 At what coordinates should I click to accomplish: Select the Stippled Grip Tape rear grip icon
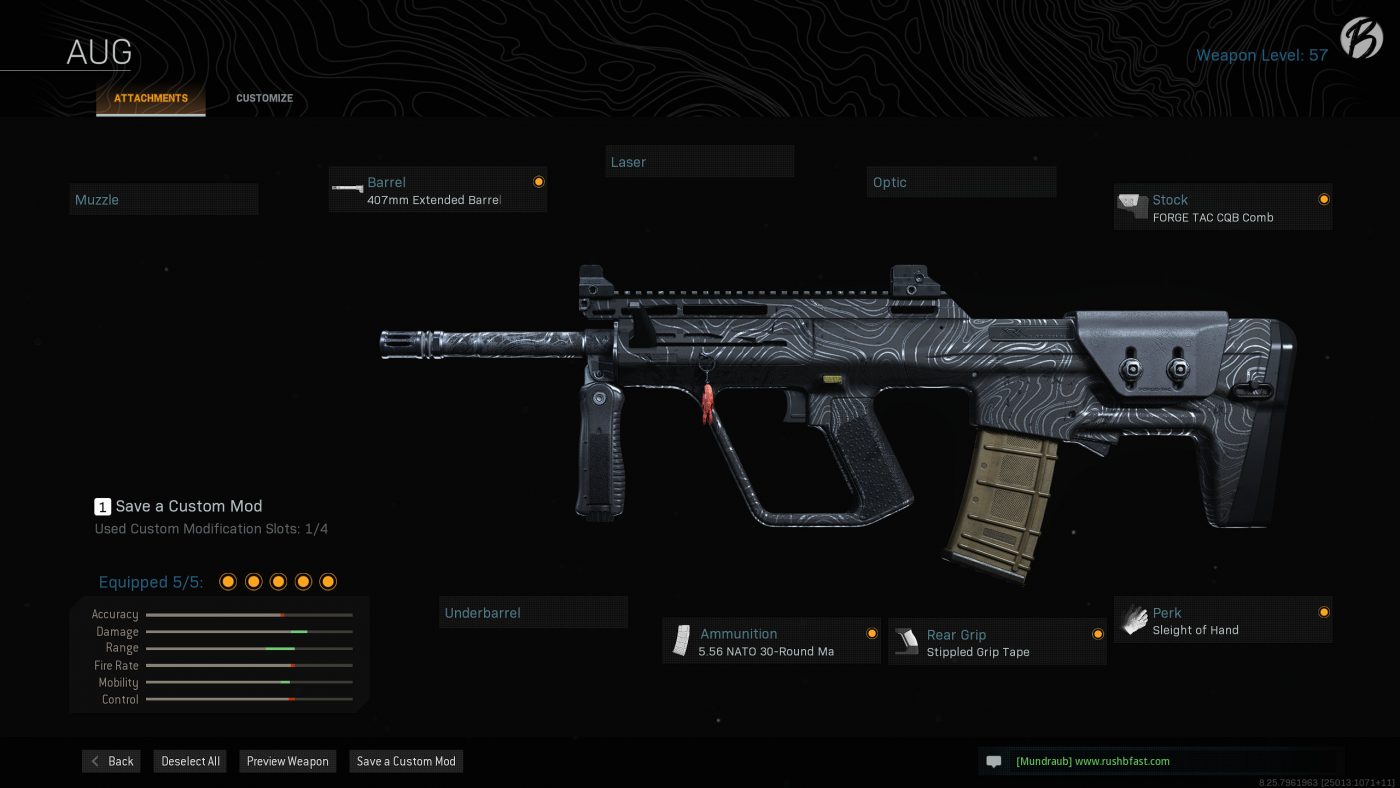908,640
